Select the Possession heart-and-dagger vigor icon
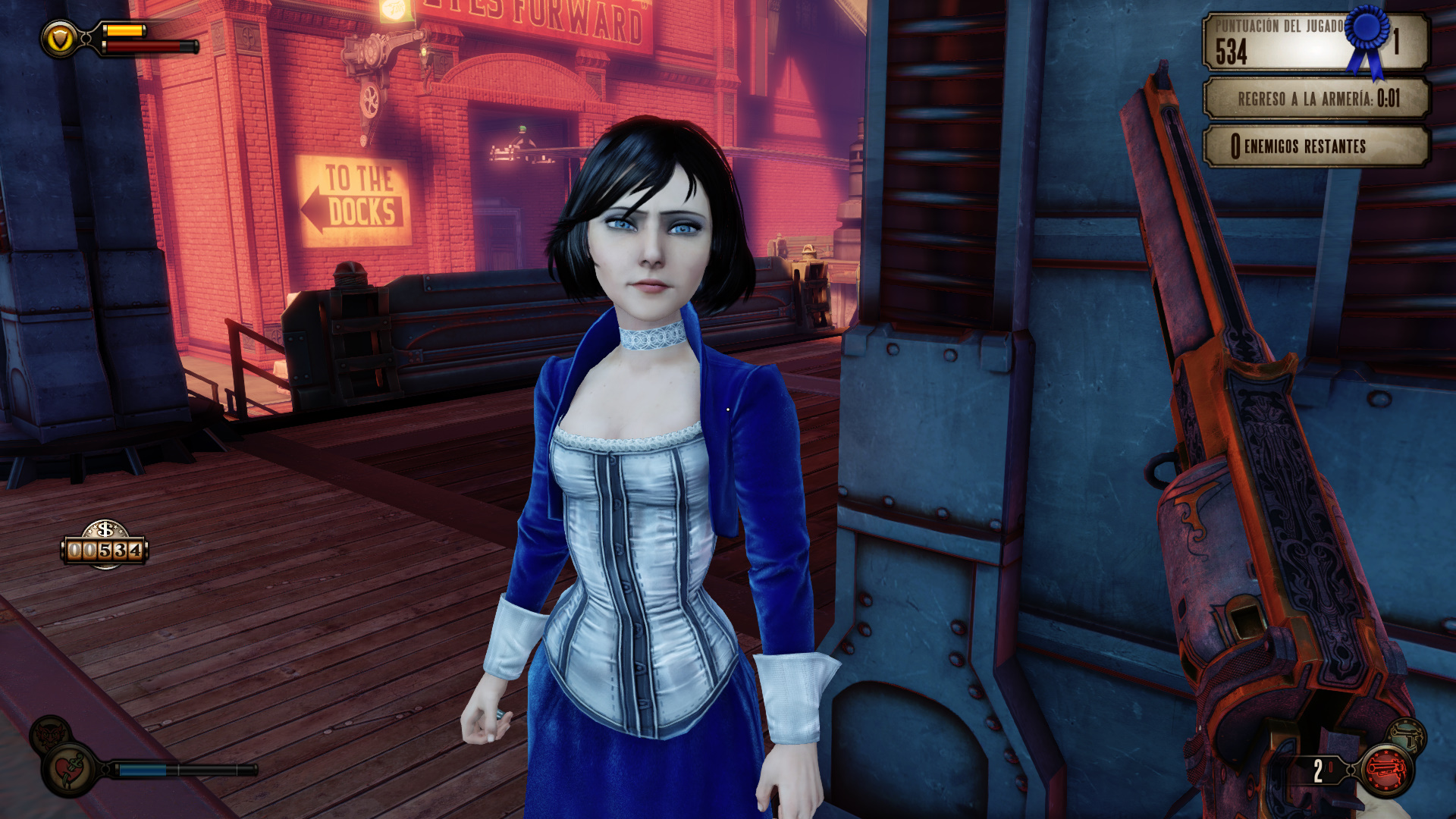Screen dimensions: 1456x819 click(73, 770)
